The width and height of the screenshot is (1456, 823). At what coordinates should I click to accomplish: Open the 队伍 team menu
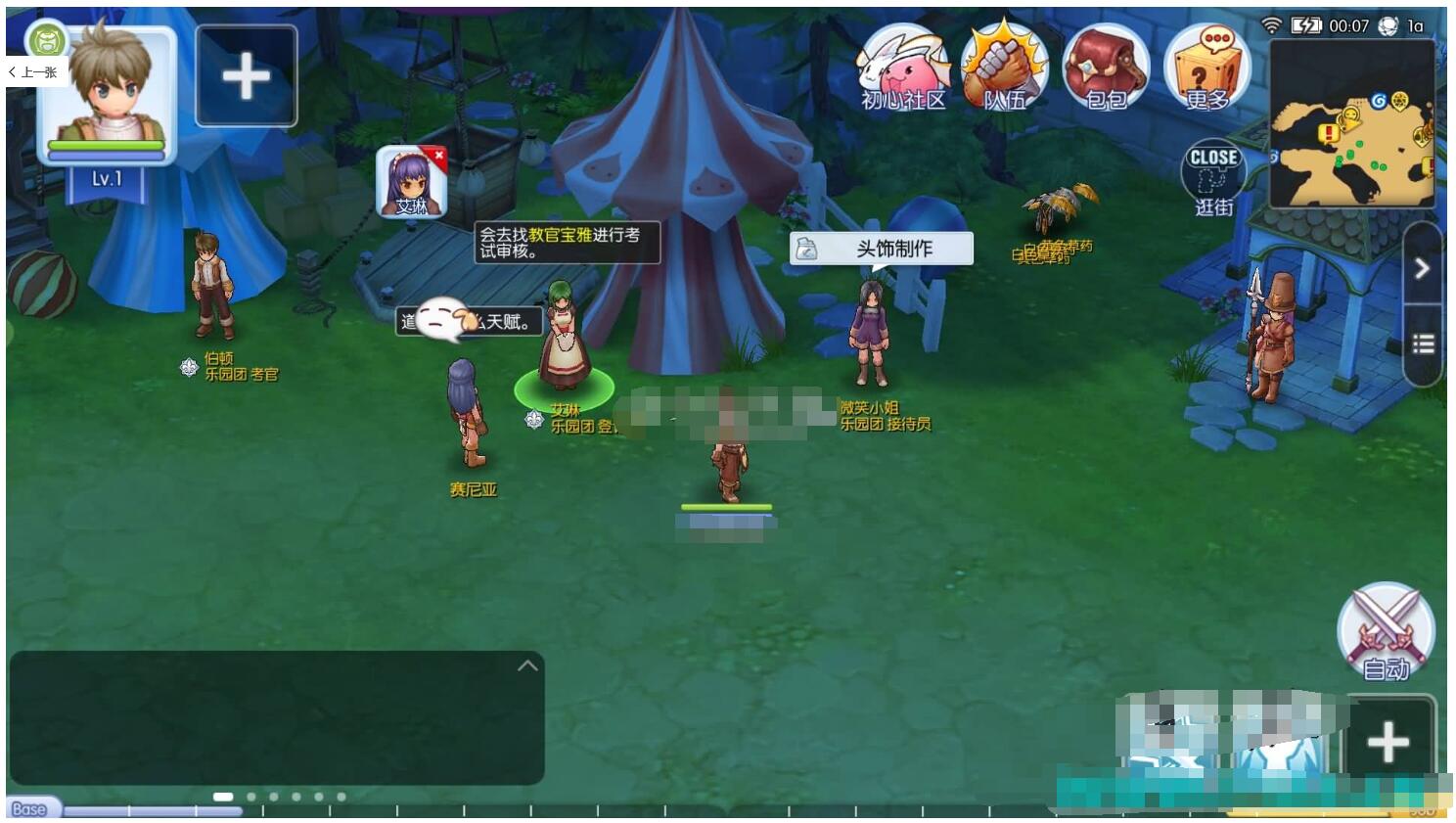point(1004,68)
